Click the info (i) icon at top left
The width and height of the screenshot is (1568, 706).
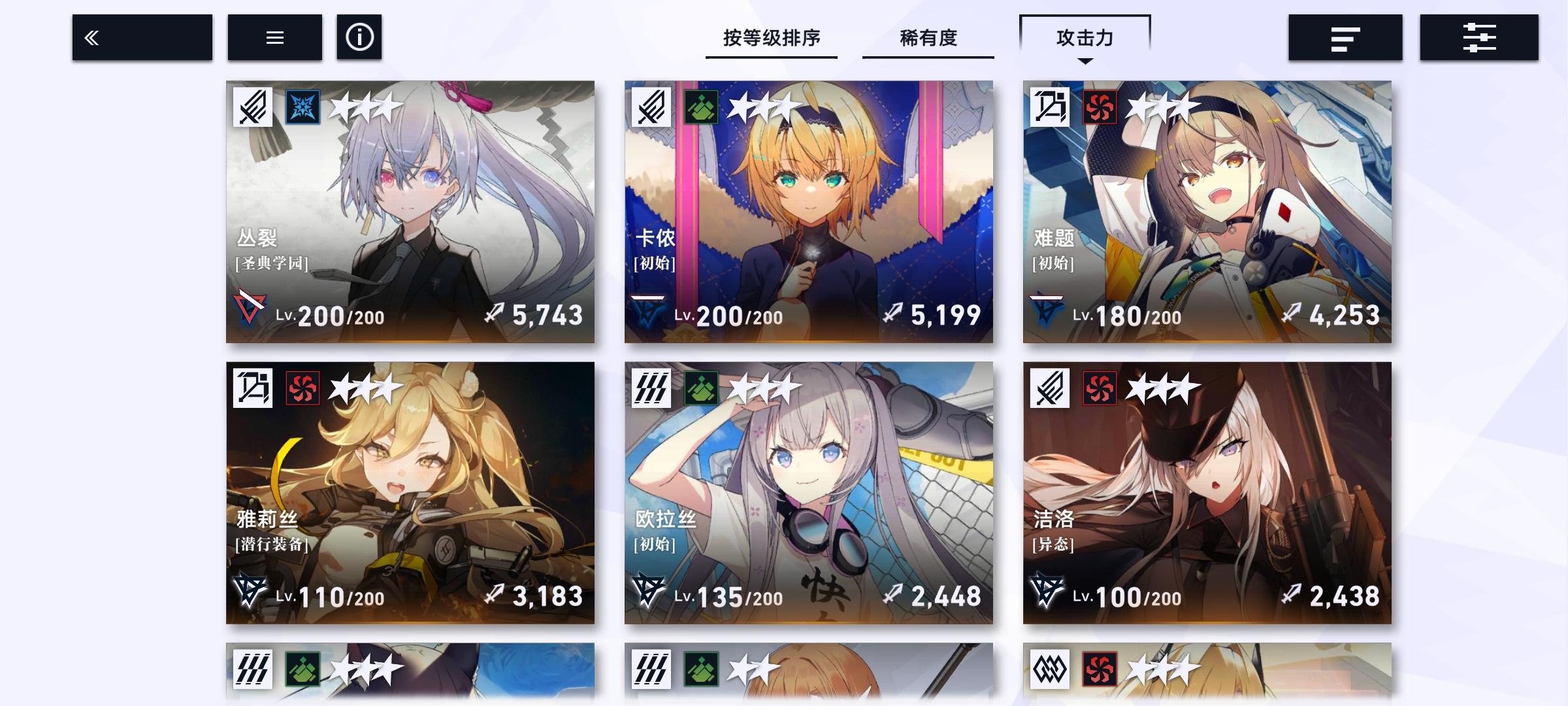358,37
